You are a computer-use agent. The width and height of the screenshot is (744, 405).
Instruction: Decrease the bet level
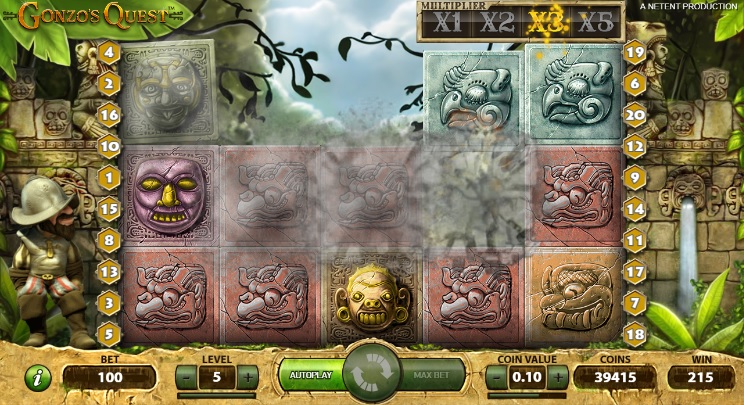(x=187, y=377)
